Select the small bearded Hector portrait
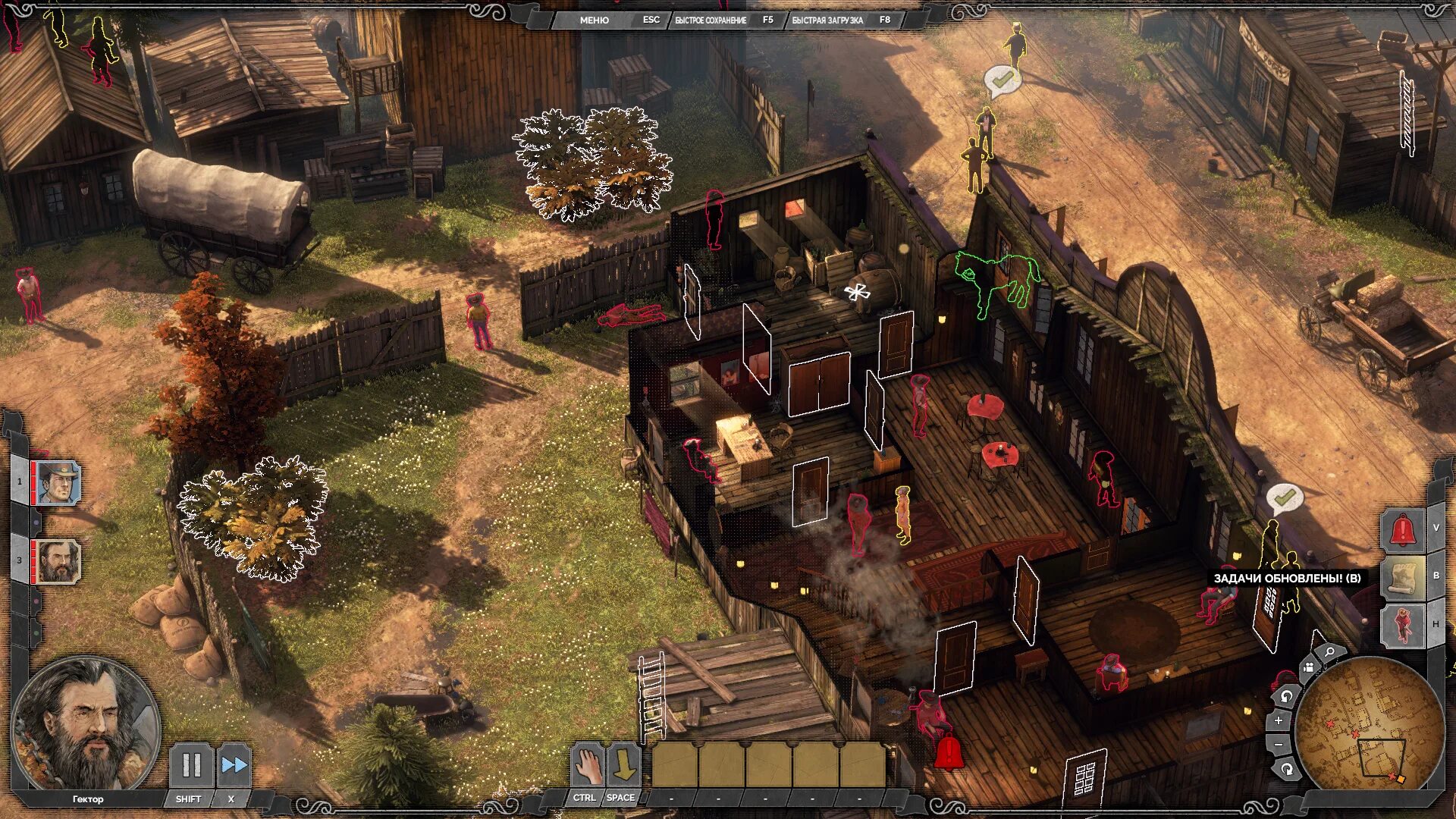 pyautogui.click(x=58, y=561)
